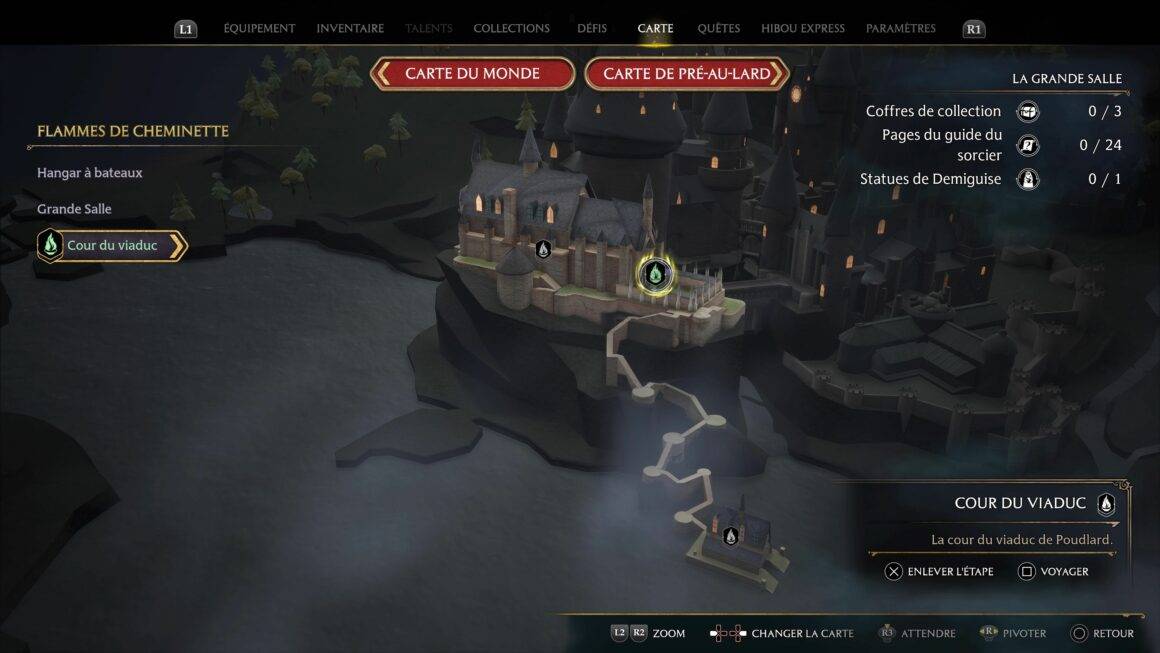Click the highlighted green Floo flame marker
This screenshot has height=653, width=1160.
(x=655, y=273)
